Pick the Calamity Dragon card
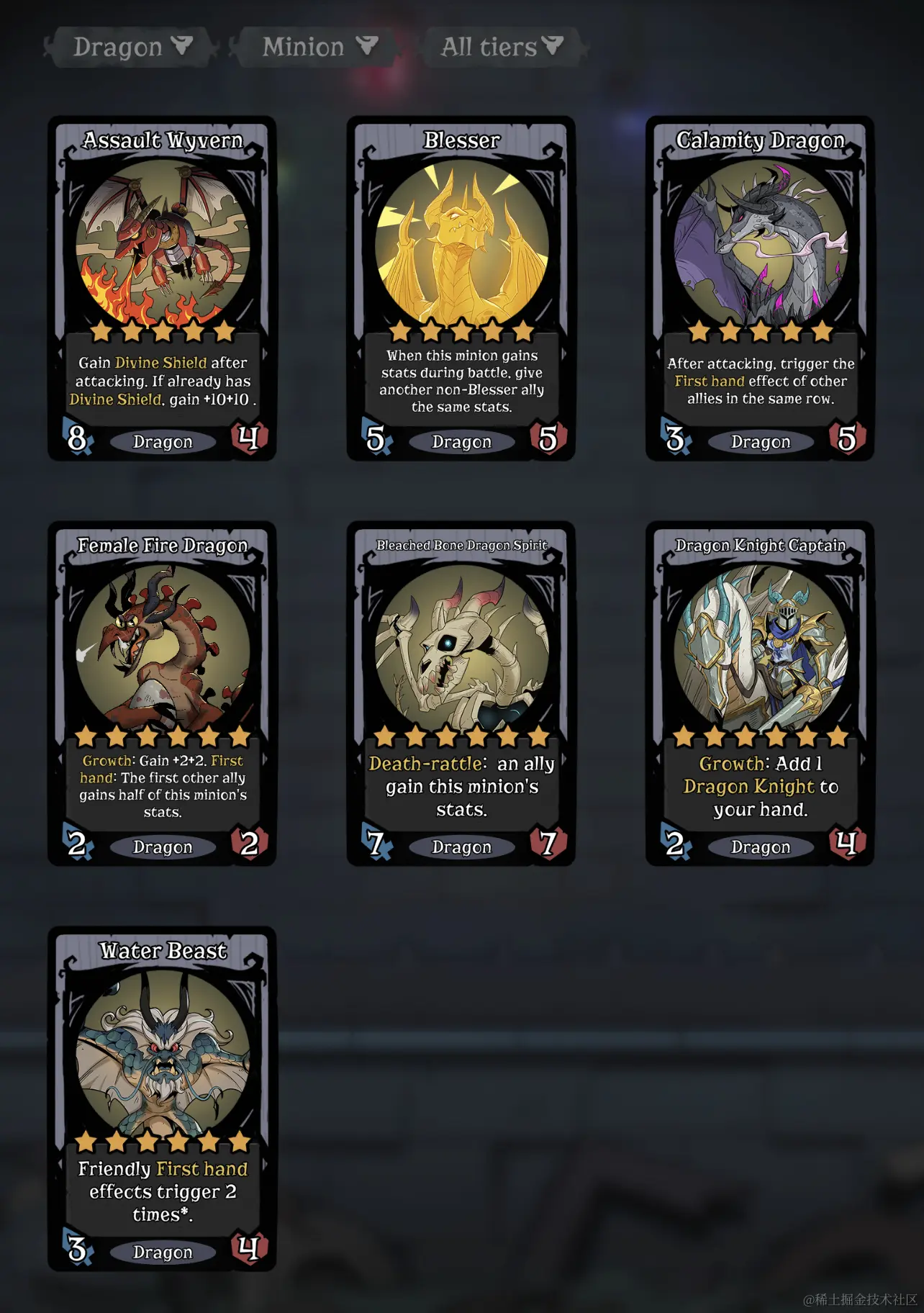Viewport: 924px width, 1313px height. pyautogui.click(x=760, y=288)
